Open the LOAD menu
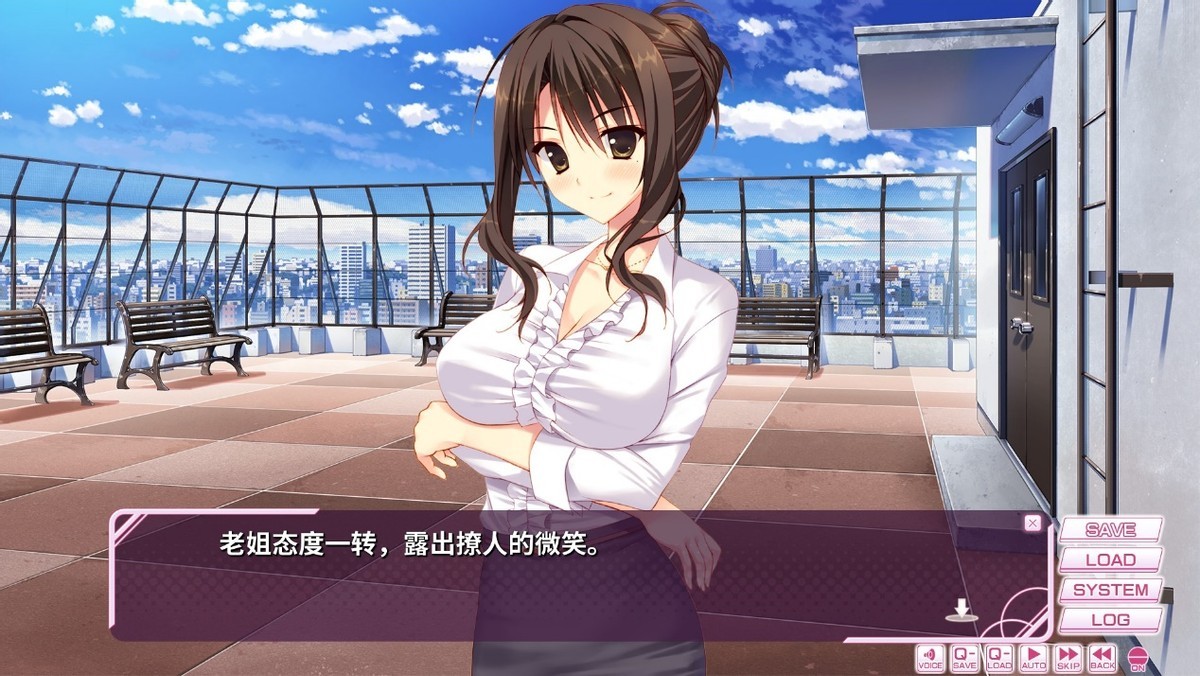1200x676 pixels. pos(1110,560)
